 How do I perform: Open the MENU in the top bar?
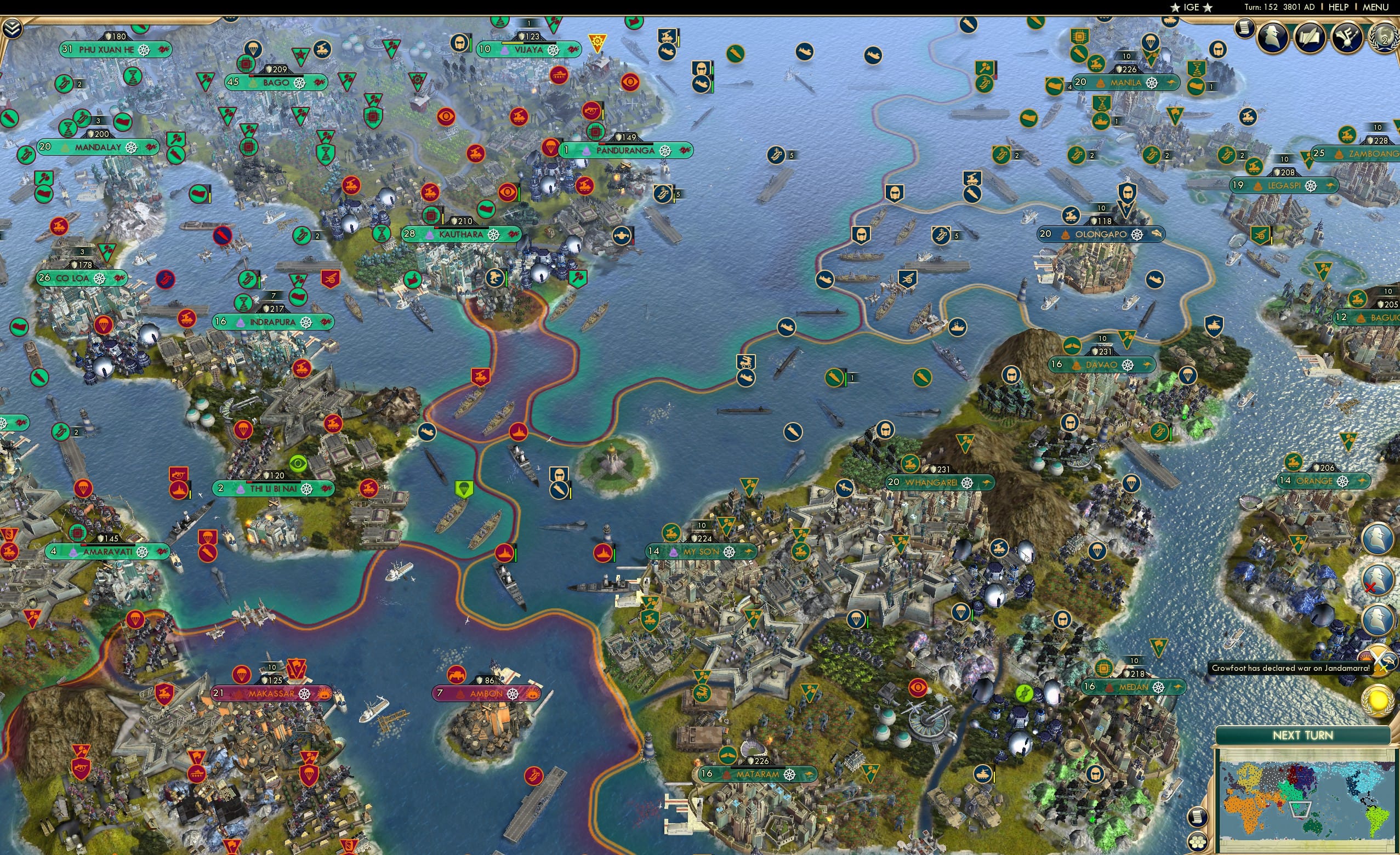(1376, 7)
